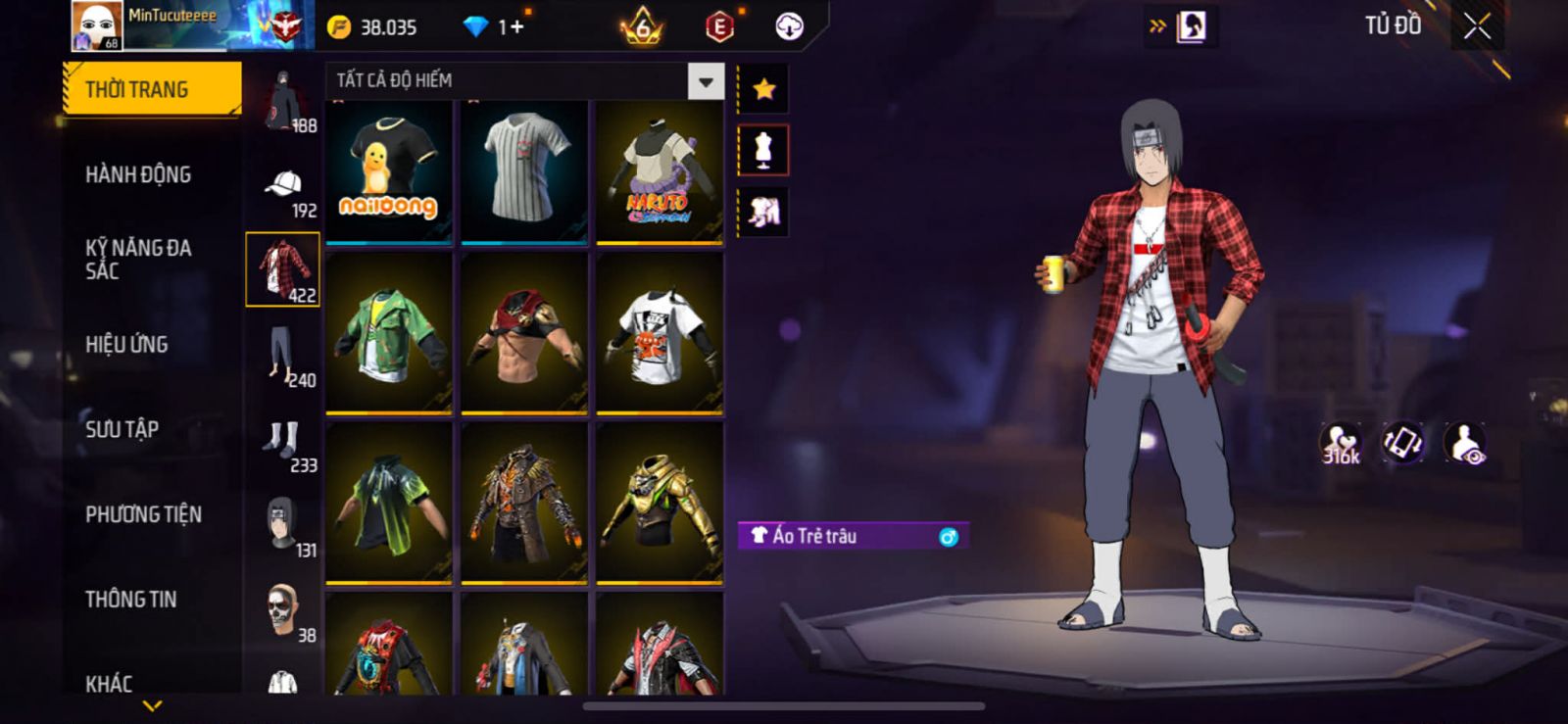Image resolution: width=1568 pixels, height=724 pixels.
Task: Toggle character visibility with the eye icon
Action: click(x=1465, y=444)
